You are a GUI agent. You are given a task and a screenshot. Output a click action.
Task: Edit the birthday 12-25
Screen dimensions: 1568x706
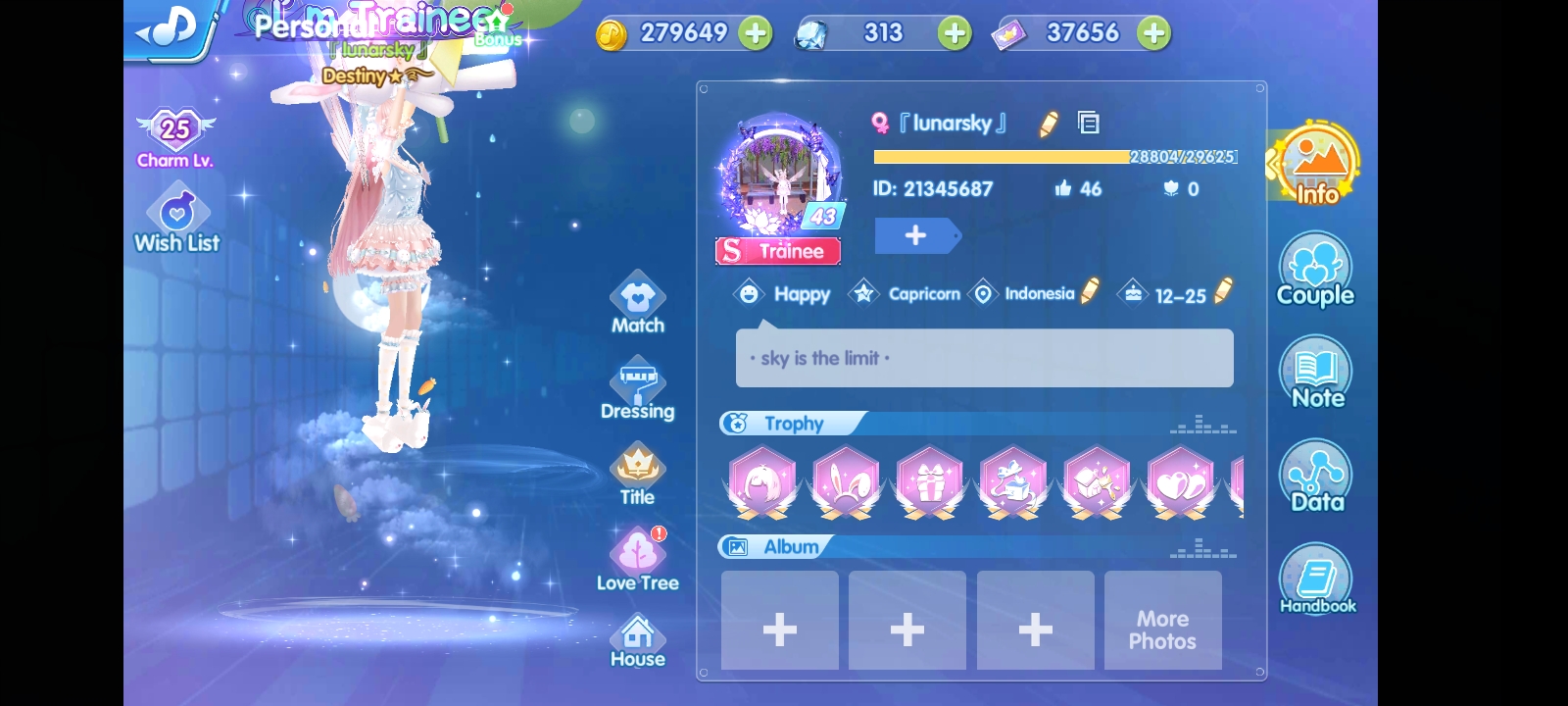(x=1223, y=291)
